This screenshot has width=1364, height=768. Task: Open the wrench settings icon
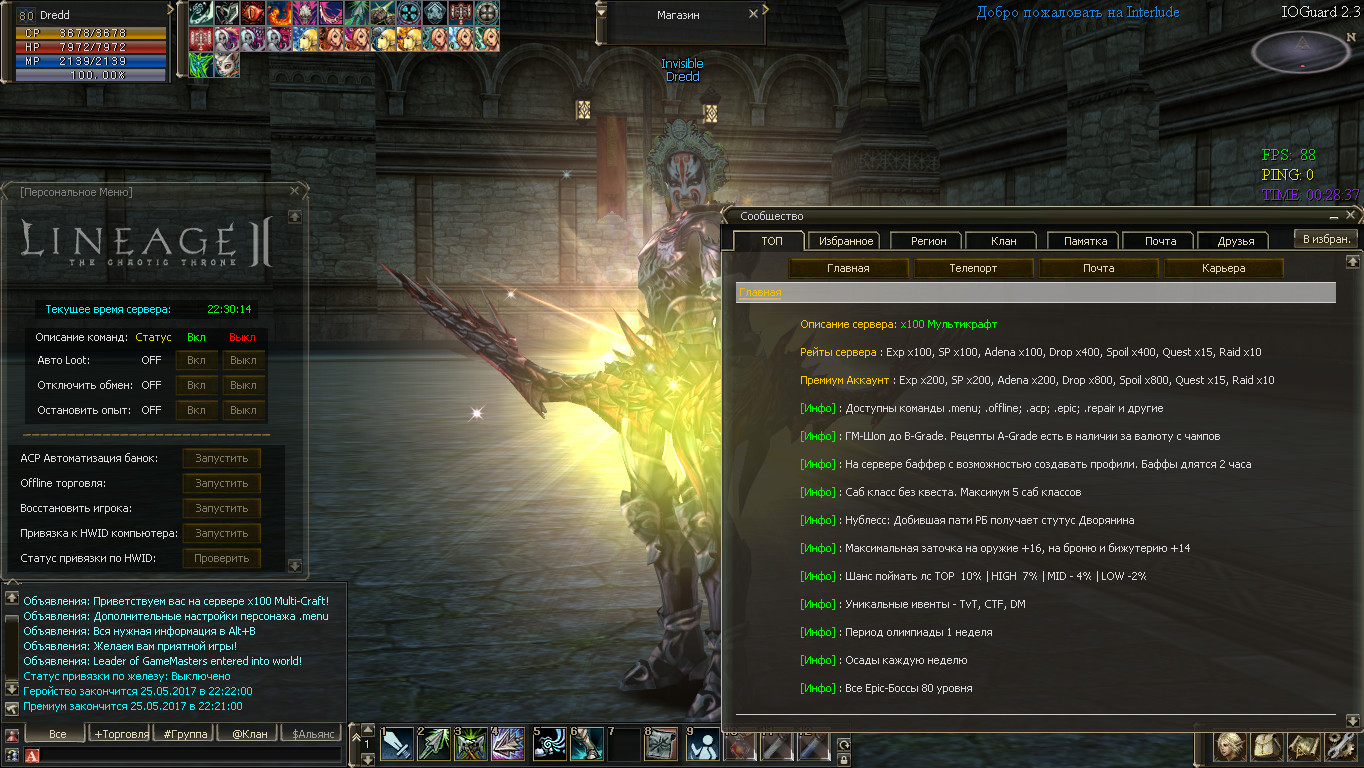pyautogui.click(x=1341, y=746)
